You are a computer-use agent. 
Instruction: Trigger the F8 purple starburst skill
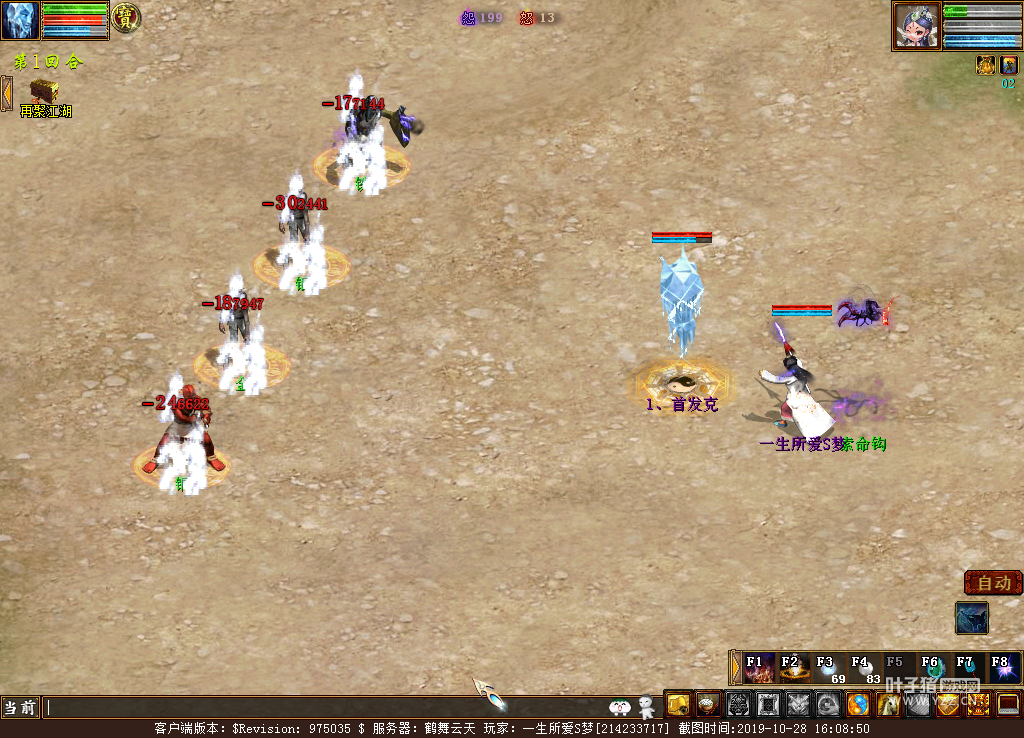1002,668
